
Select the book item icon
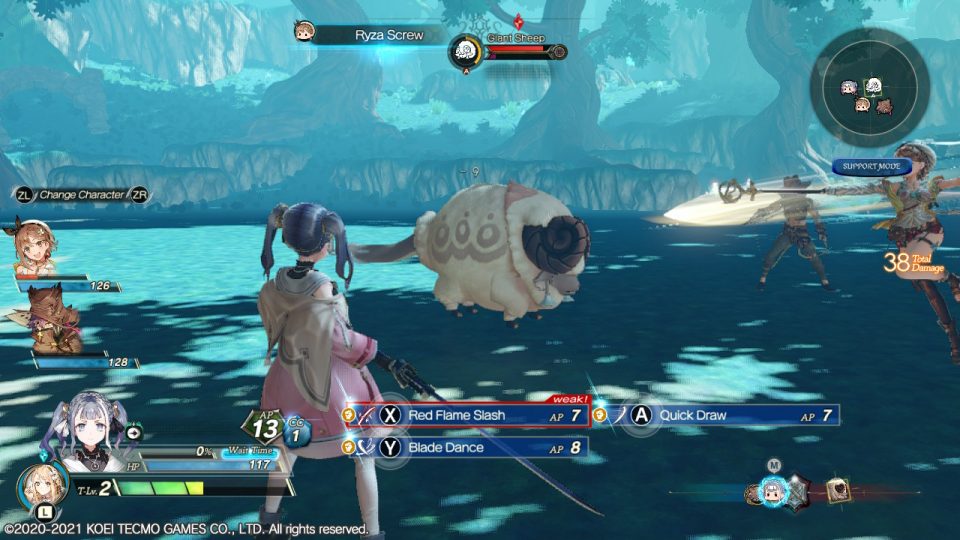click(836, 491)
